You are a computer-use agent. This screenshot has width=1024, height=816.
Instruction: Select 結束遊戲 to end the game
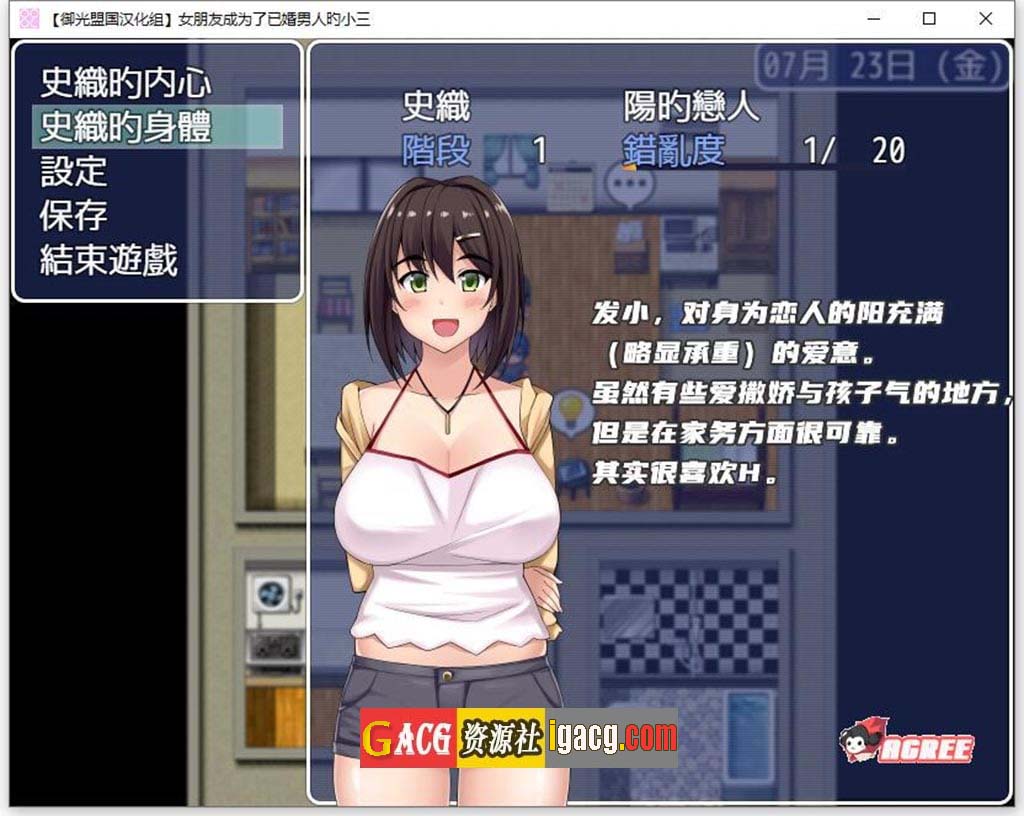pyautogui.click(x=109, y=259)
